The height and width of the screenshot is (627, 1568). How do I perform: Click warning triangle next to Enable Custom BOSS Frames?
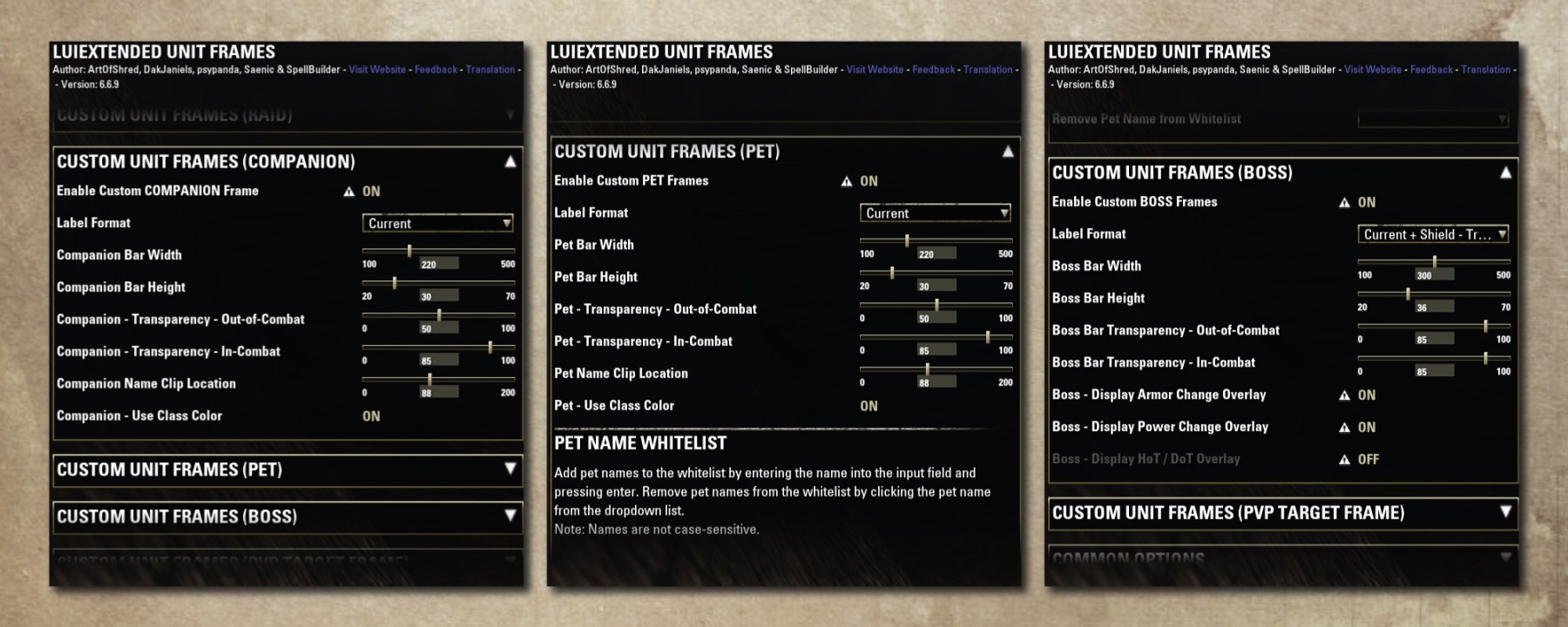pos(1343,201)
